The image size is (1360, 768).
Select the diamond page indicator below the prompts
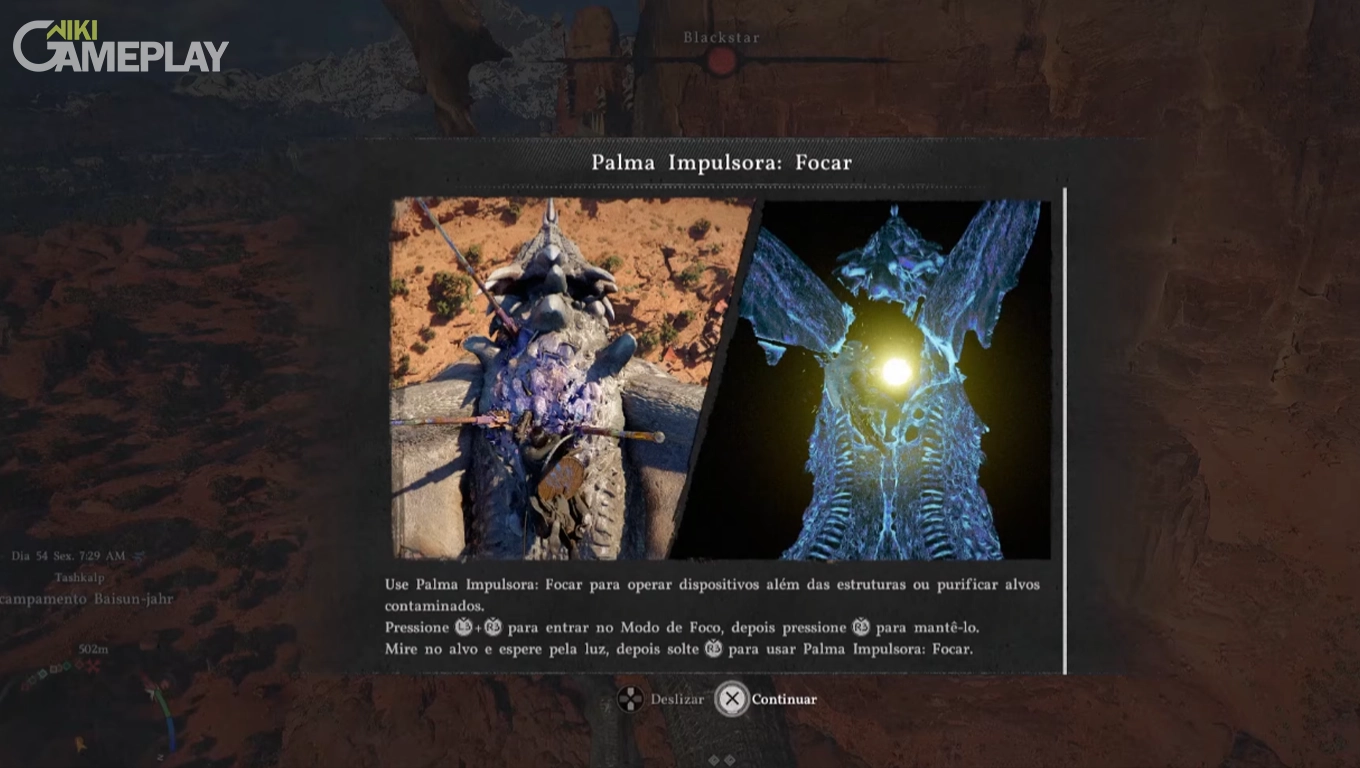coord(715,760)
